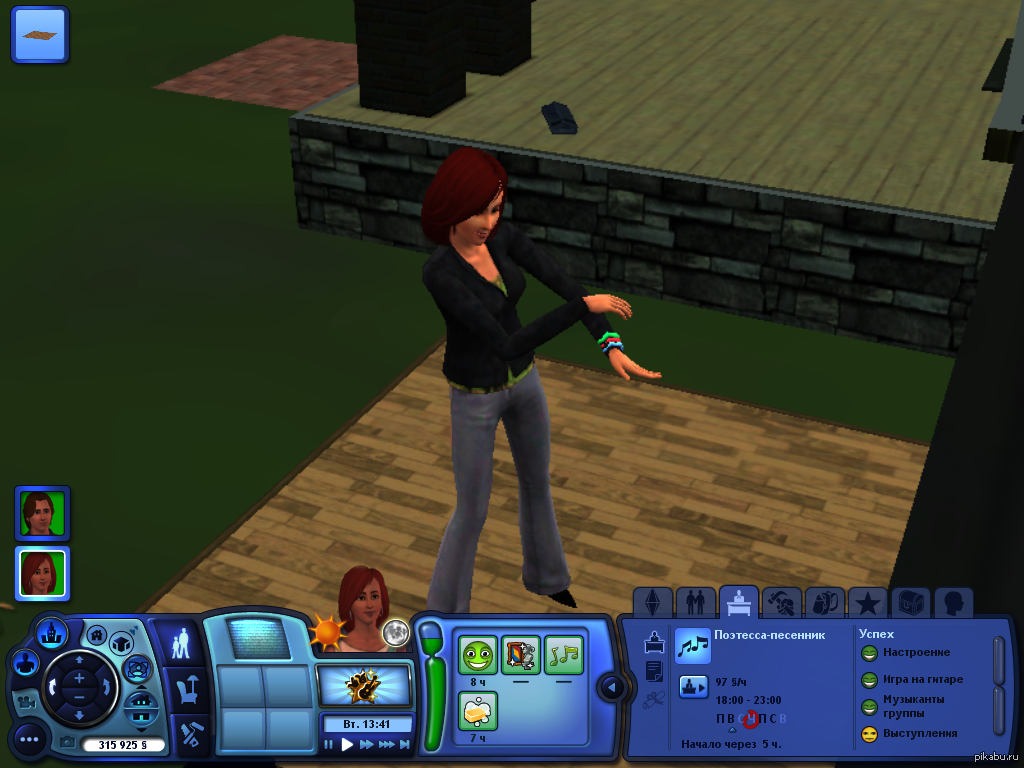Image resolution: width=1024 pixels, height=768 pixels.
Task: Set fast-forward speed
Action: (366, 744)
